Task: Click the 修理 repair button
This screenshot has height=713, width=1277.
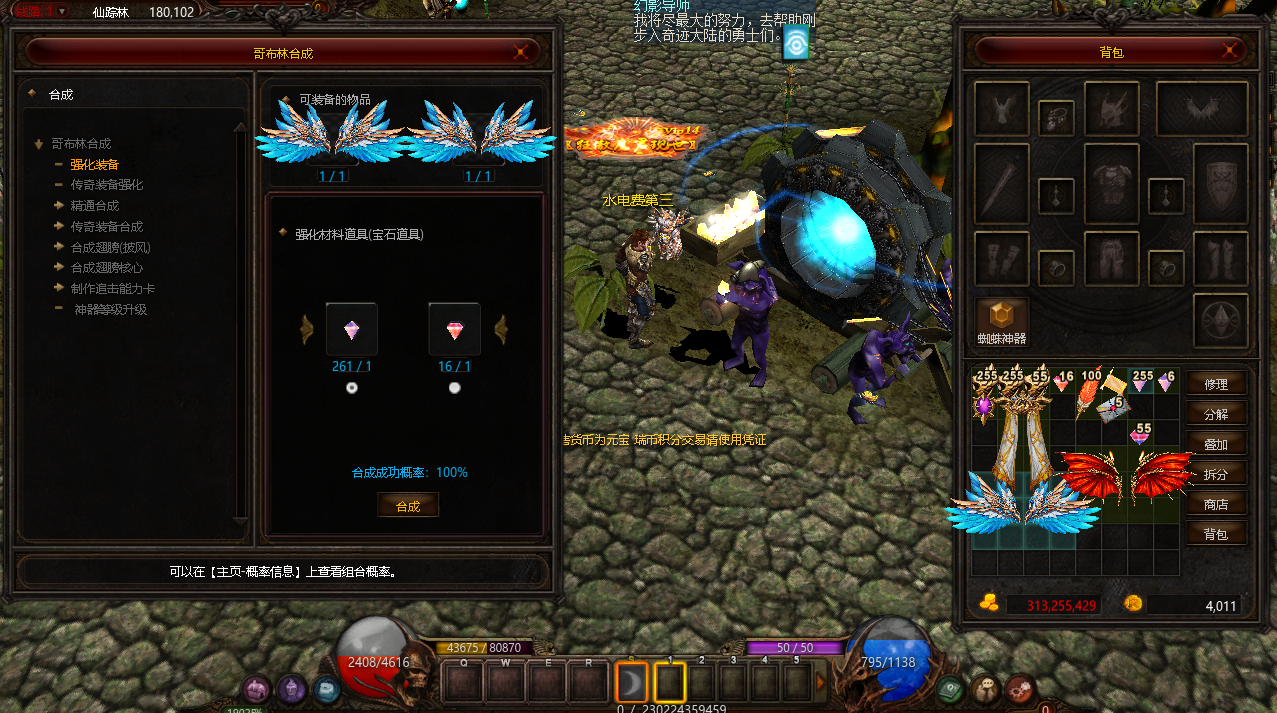Action: (x=1216, y=384)
